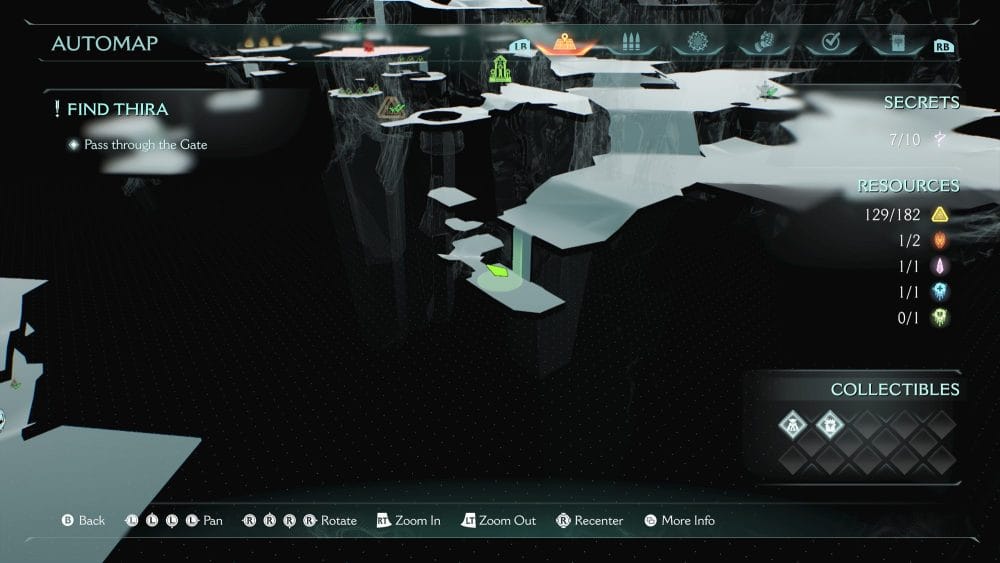Click the green player arrow marker on the map
Viewport: 1000px width, 563px height.
(497, 269)
